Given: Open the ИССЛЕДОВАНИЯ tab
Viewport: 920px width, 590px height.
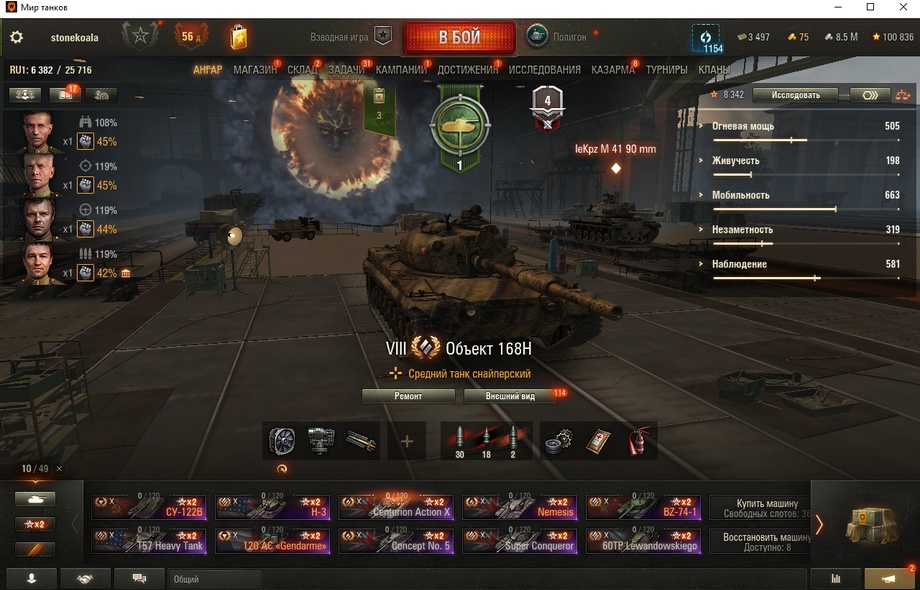Looking at the screenshot, I should click(544, 70).
